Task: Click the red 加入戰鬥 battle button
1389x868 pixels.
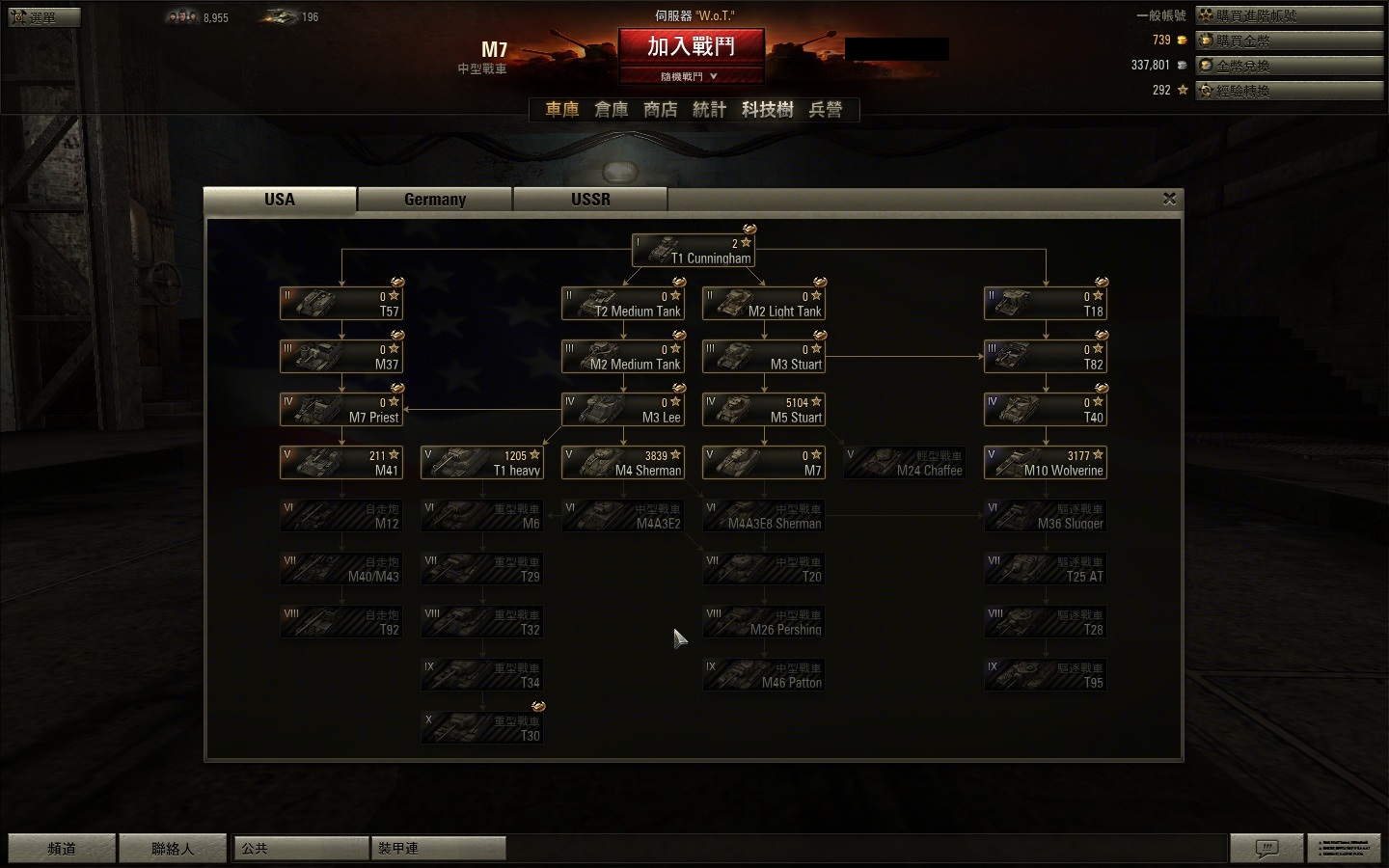Action: pos(691,46)
